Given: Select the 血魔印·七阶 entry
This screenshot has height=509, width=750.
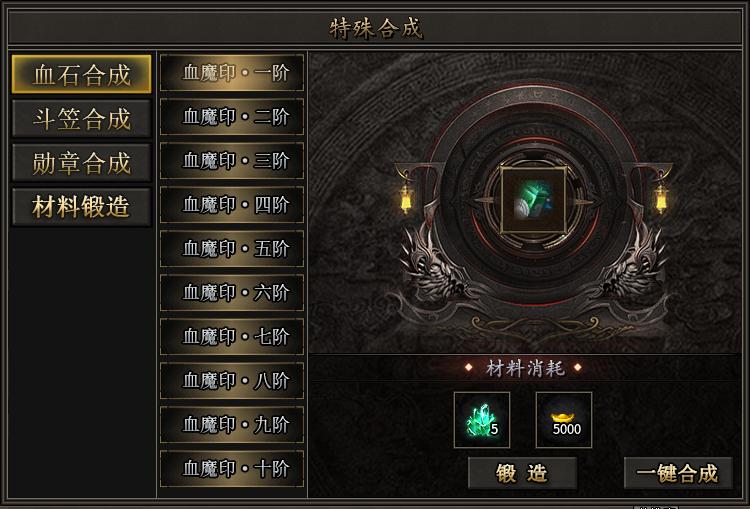Looking at the screenshot, I should coord(232,337).
